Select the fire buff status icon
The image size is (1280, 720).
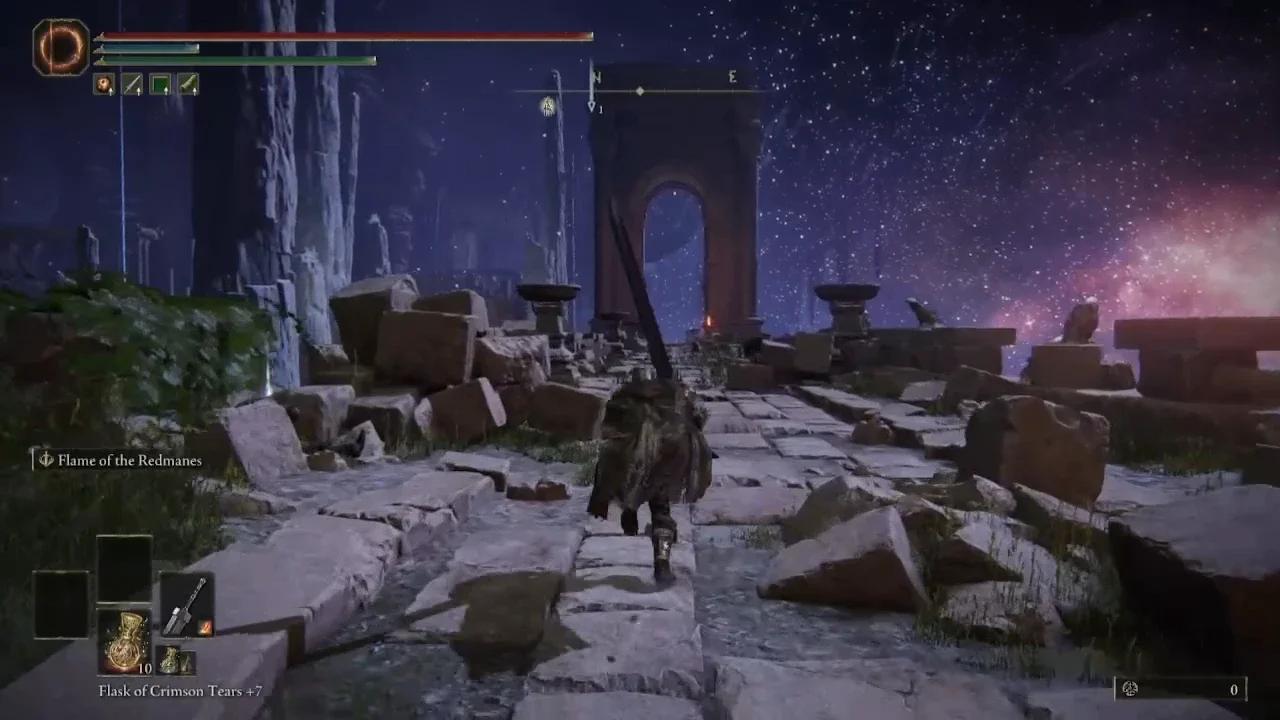104,85
